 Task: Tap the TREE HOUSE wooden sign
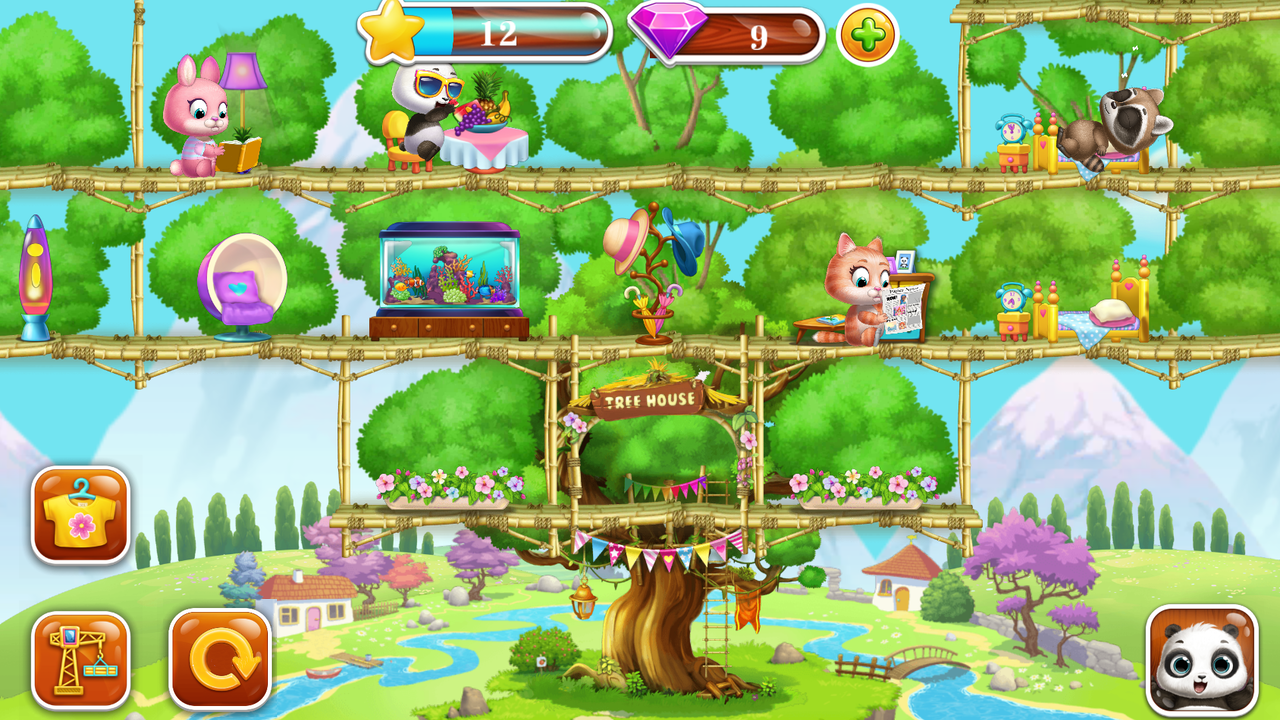(x=652, y=398)
